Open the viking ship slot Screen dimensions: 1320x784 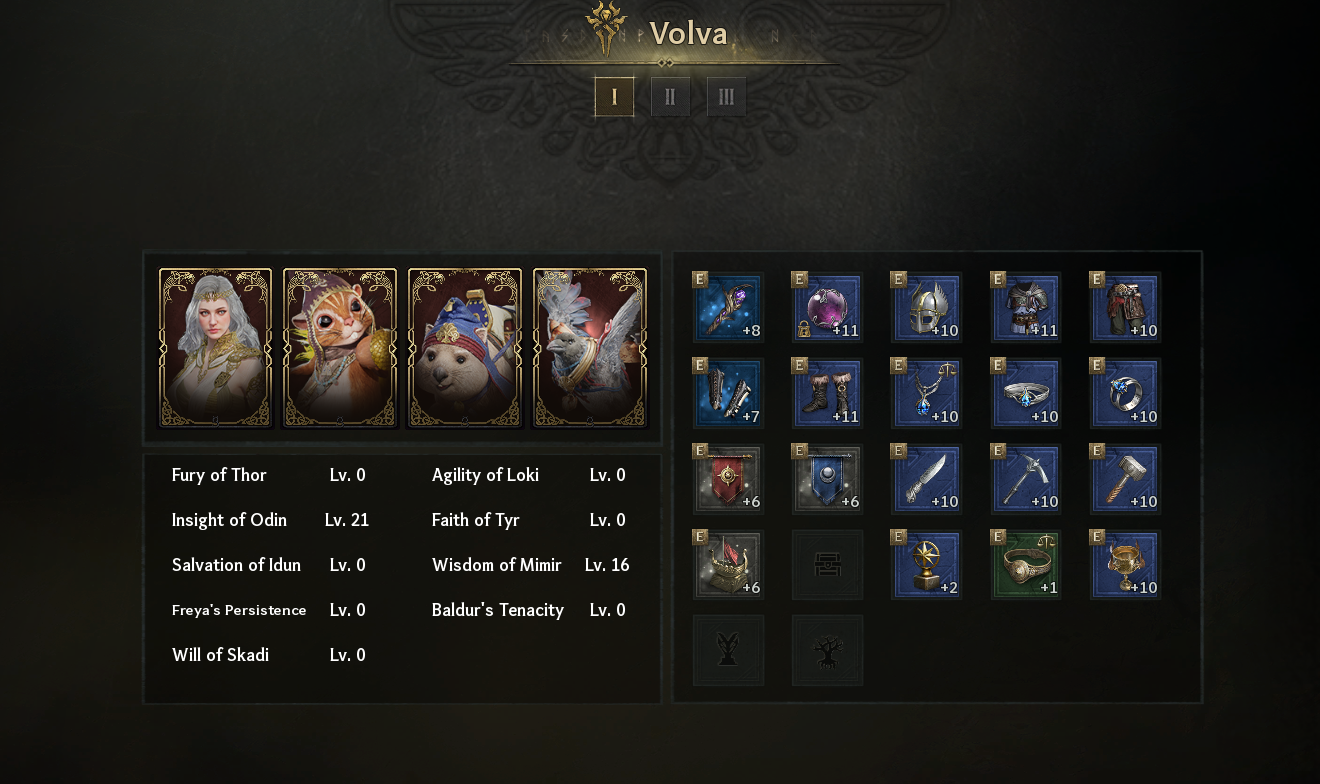click(728, 566)
